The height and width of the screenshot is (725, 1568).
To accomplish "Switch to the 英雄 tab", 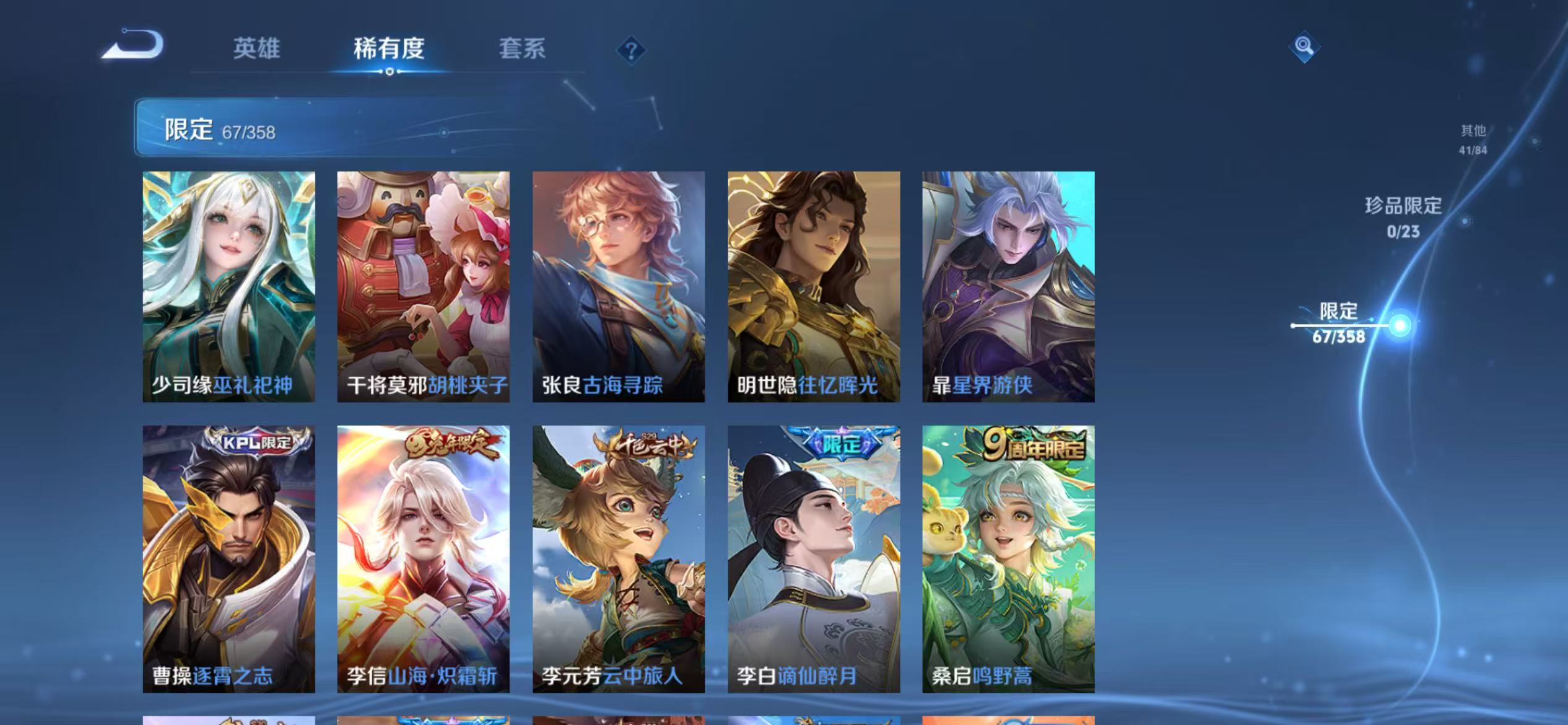I will 256,50.
